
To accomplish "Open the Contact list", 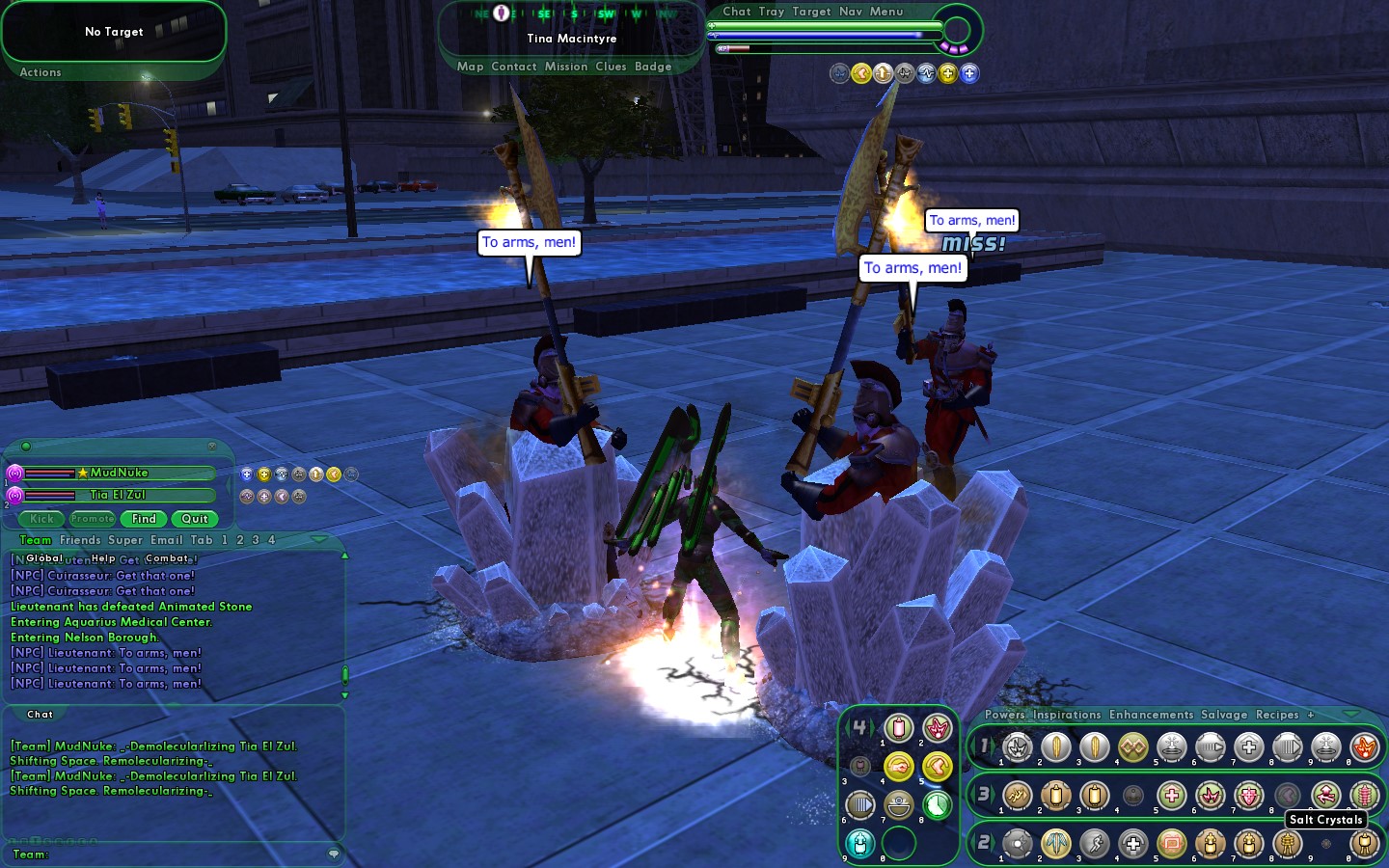I will click(x=513, y=67).
